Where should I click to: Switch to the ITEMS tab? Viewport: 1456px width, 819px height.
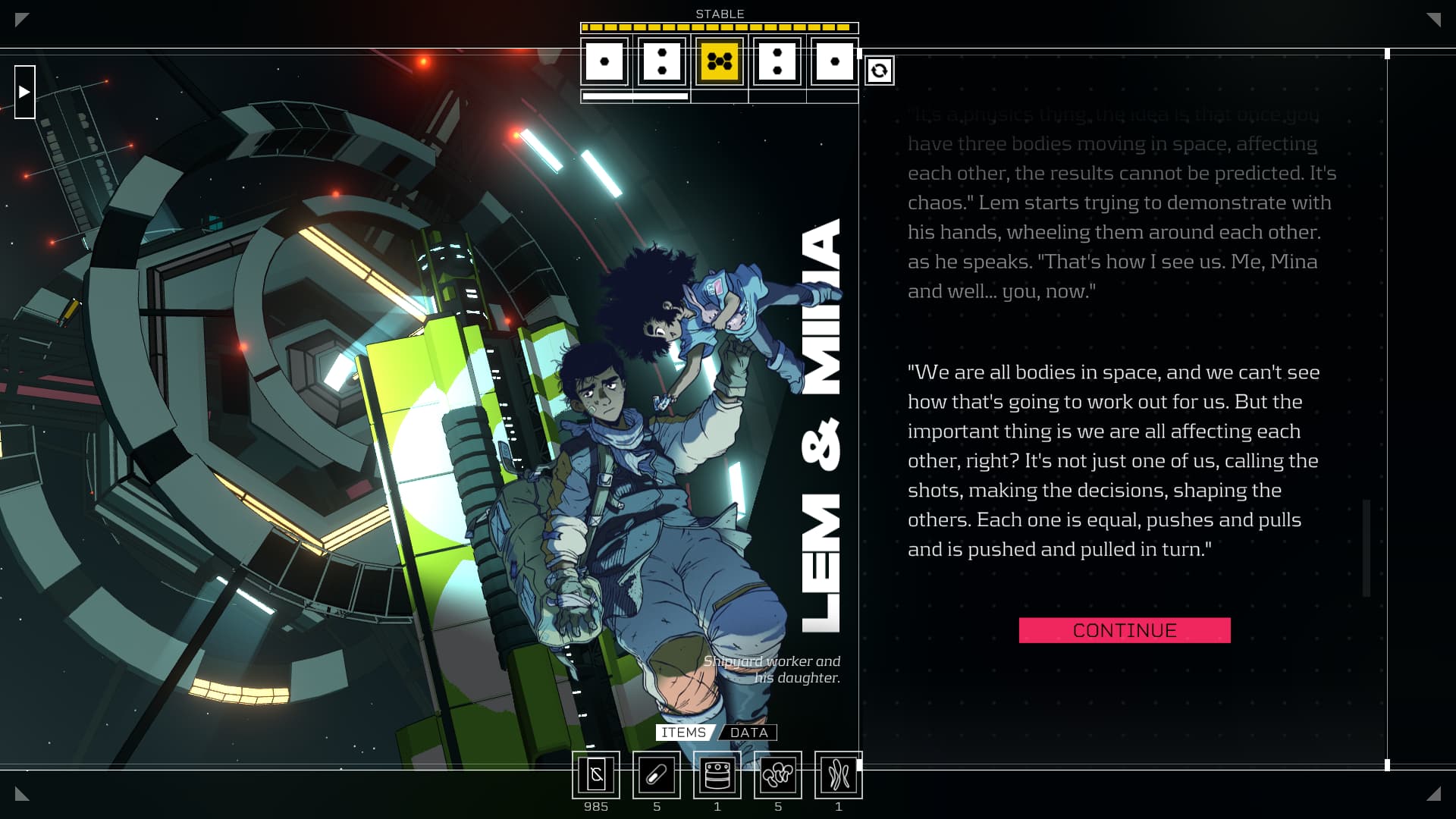click(683, 733)
